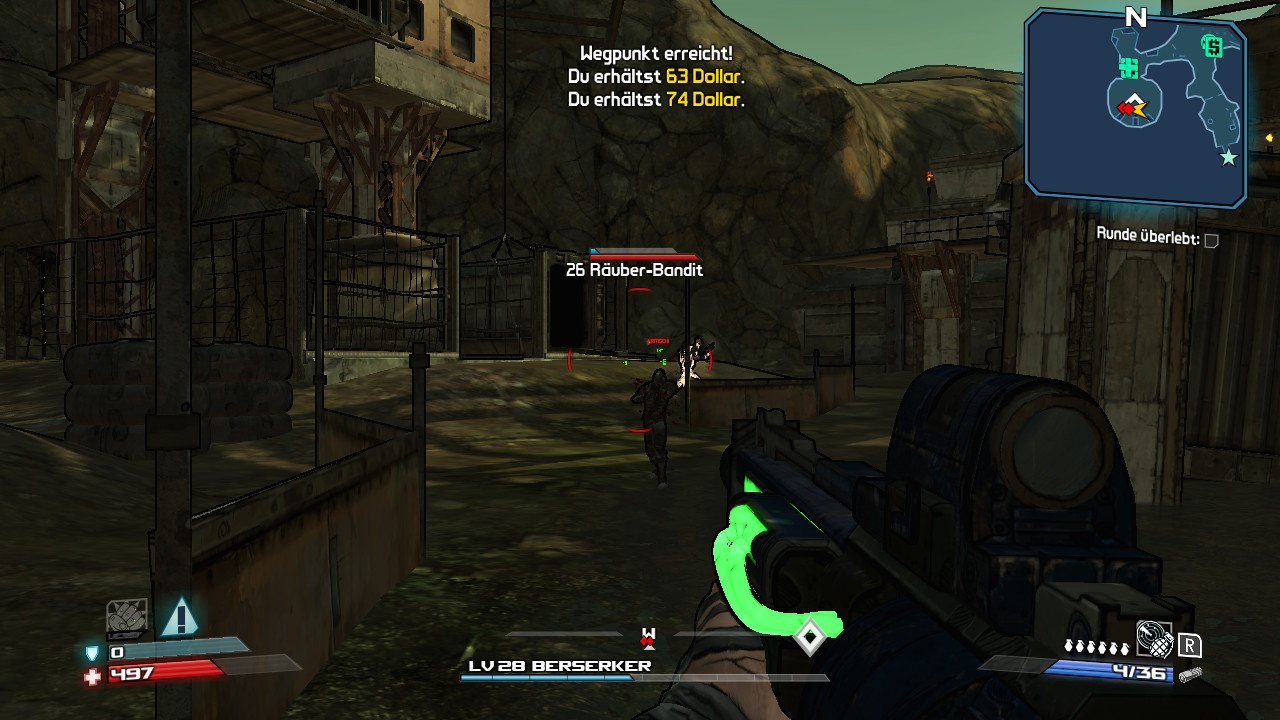The width and height of the screenshot is (1280, 720).
Task: Click the star objective marker on minimap
Action: pyautogui.click(x=1228, y=157)
